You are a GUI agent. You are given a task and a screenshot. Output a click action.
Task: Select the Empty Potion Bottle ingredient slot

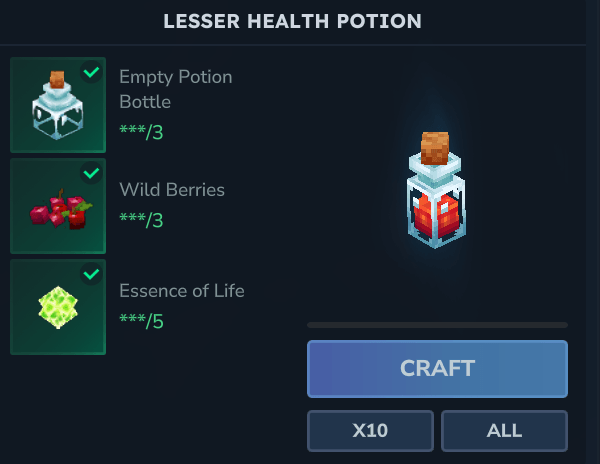coord(58,105)
